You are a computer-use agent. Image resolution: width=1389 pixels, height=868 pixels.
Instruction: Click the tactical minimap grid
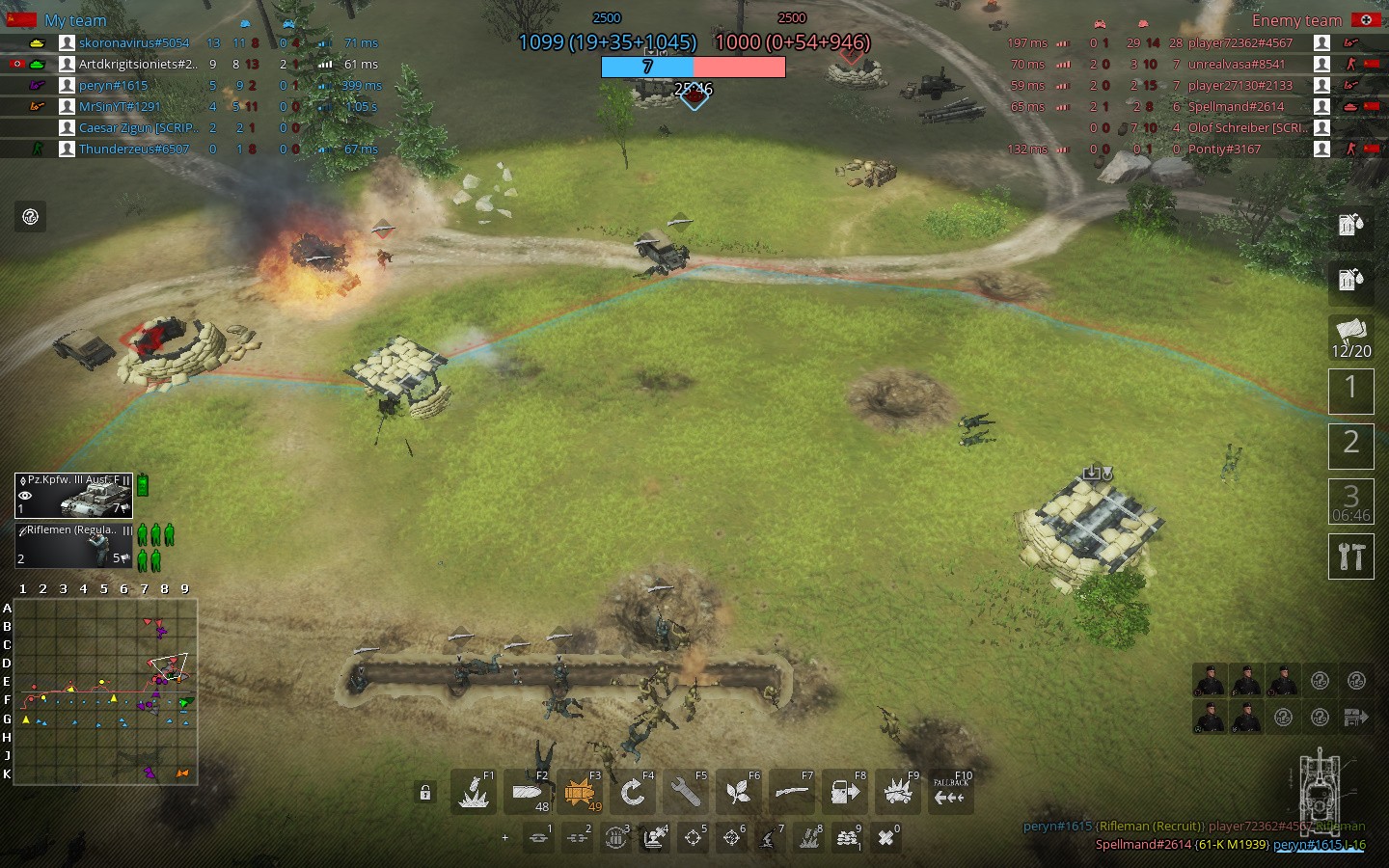pyautogui.click(x=105, y=691)
